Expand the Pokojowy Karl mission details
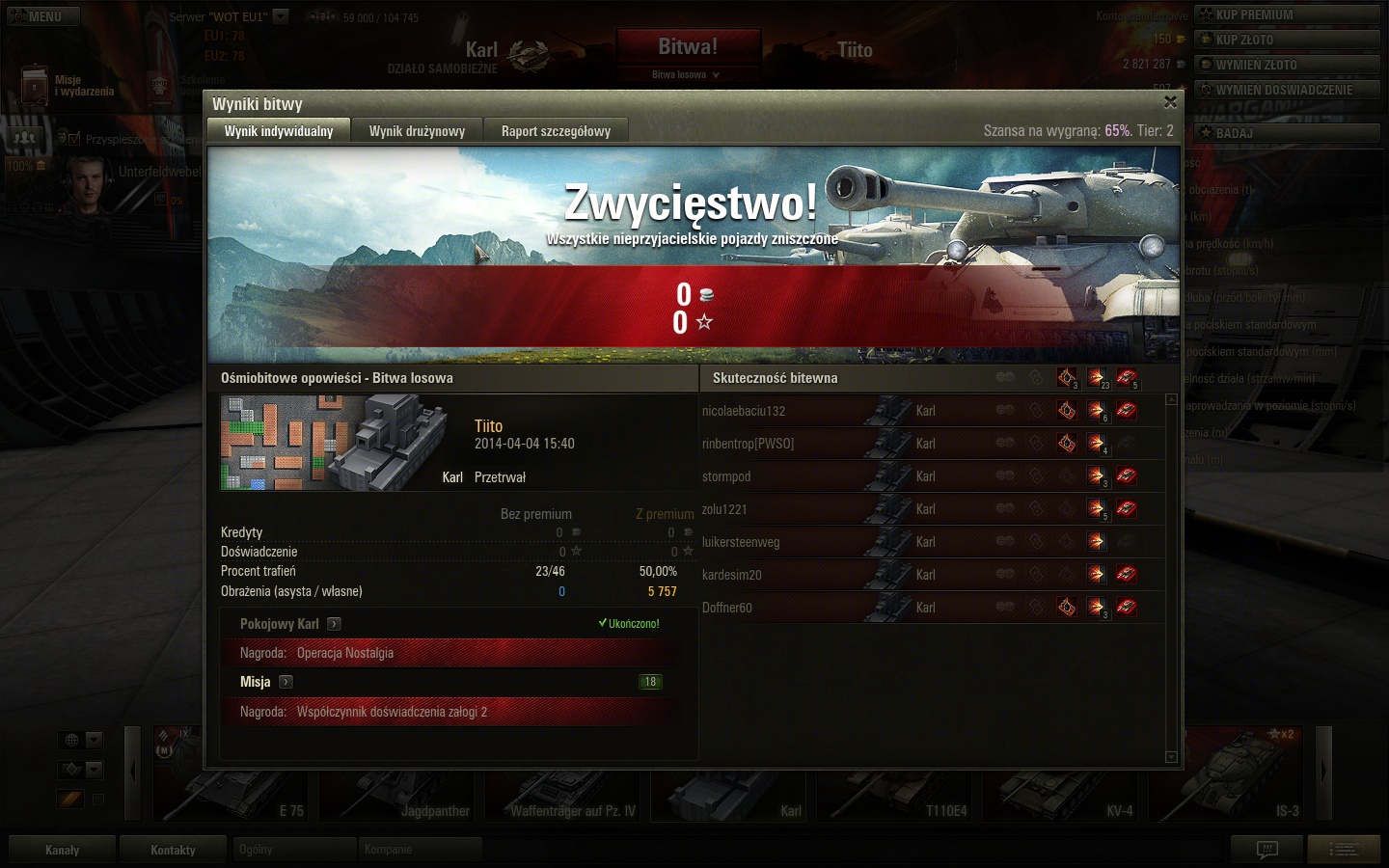The height and width of the screenshot is (868, 1389). point(334,624)
